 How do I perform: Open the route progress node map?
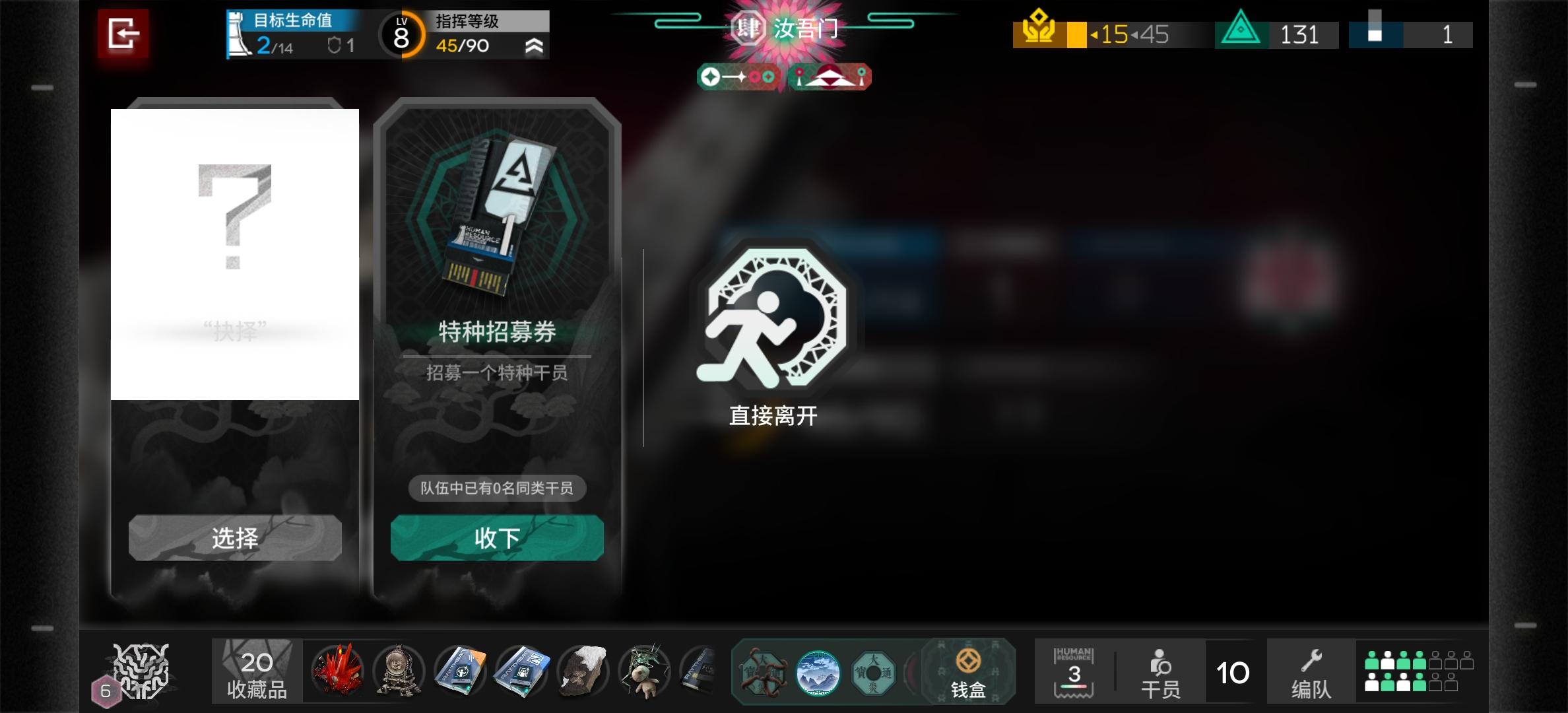click(x=739, y=76)
